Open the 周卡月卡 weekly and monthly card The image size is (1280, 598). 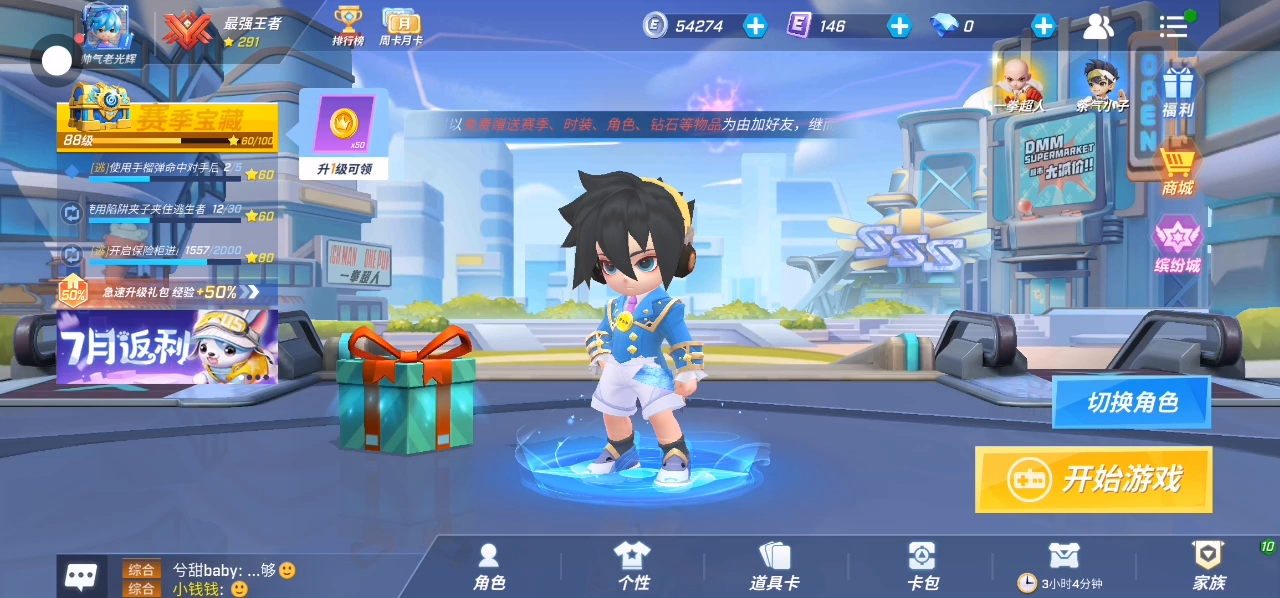tap(400, 26)
